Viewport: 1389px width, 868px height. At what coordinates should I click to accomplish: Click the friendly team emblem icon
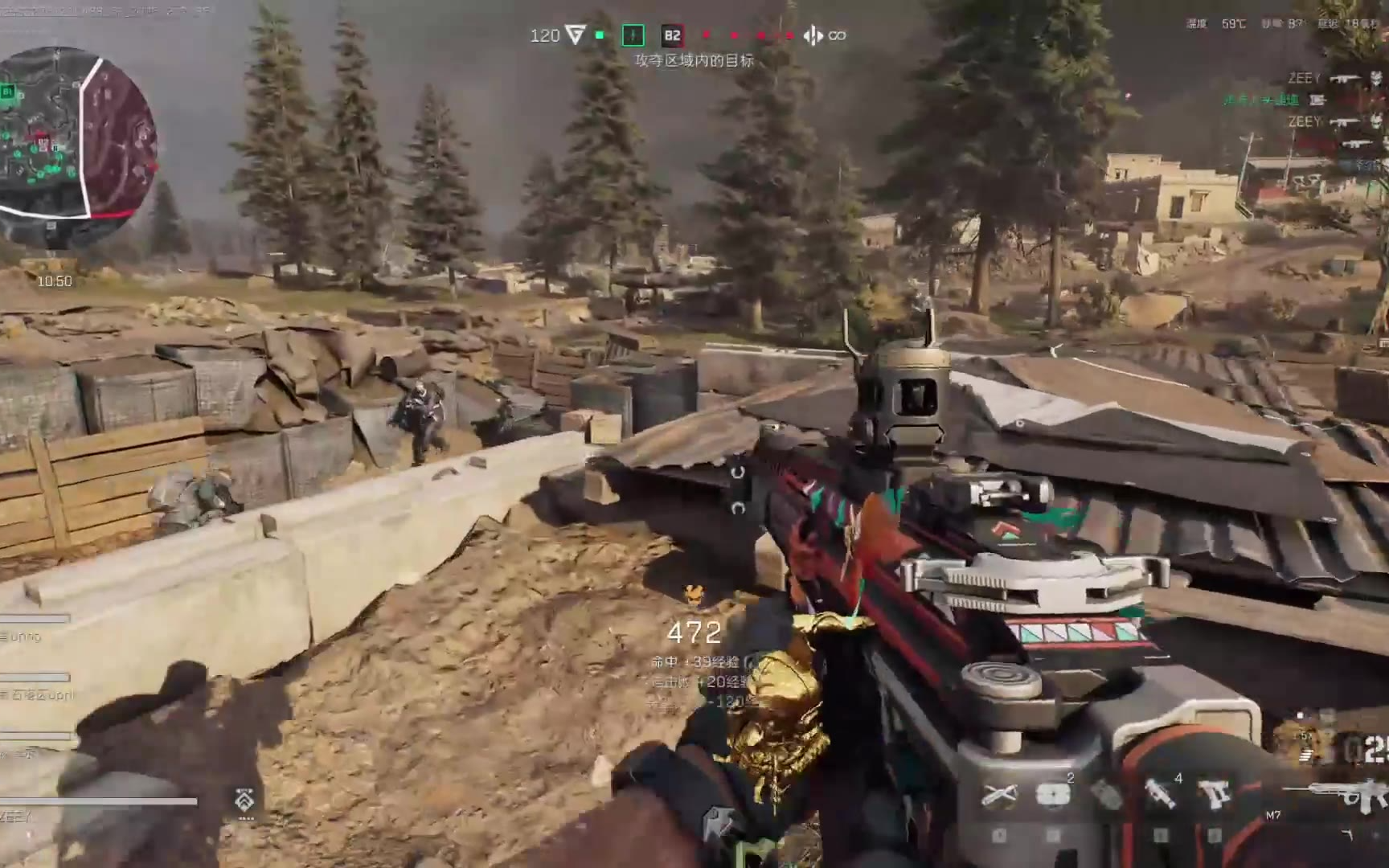[x=575, y=35]
